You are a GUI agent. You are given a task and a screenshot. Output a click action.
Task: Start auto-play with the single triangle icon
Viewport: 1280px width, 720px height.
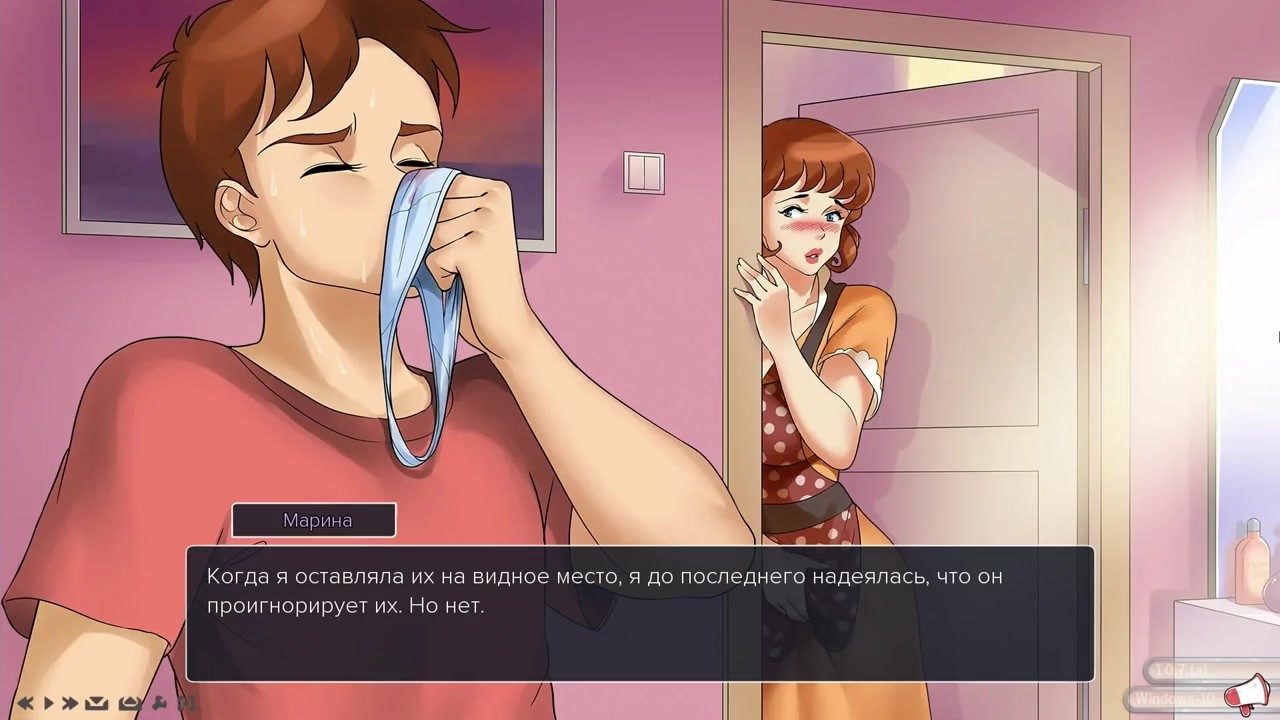[48, 703]
